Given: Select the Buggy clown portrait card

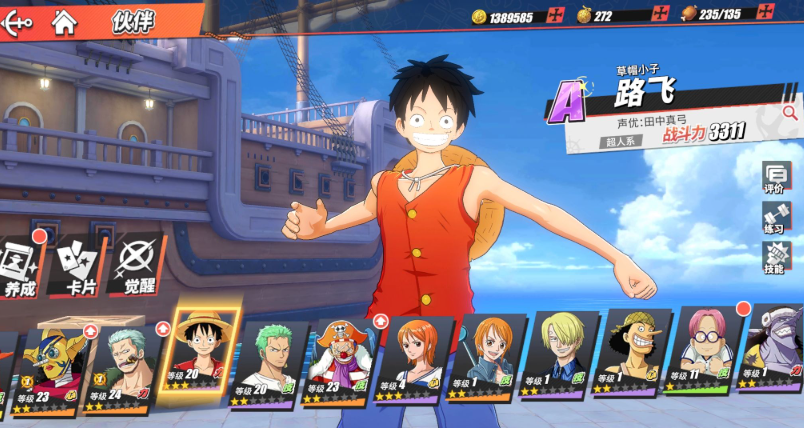Looking at the screenshot, I should click(x=339, y=360).
